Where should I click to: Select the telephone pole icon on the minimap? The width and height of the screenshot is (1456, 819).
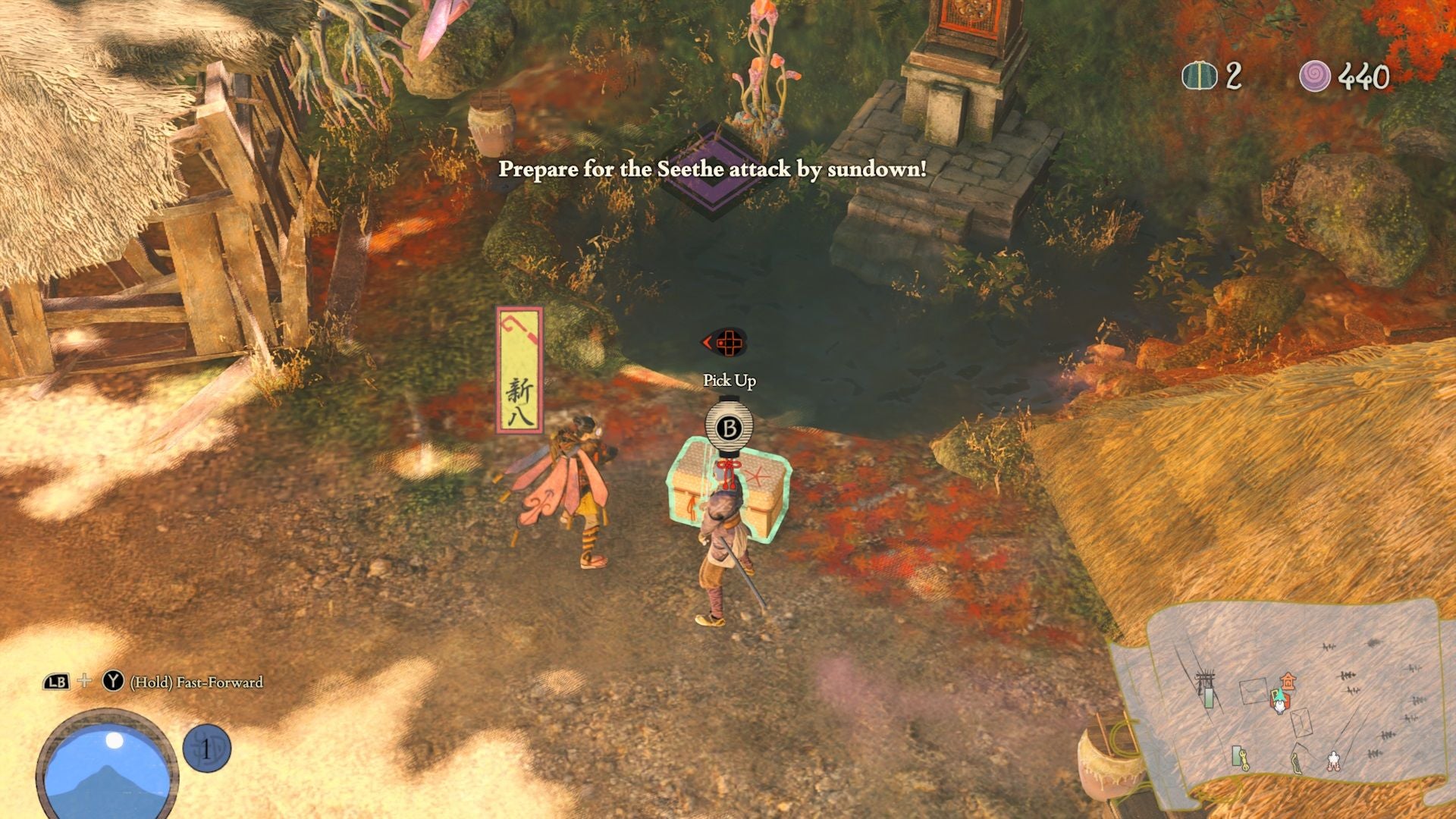(x=1204, y=677)
